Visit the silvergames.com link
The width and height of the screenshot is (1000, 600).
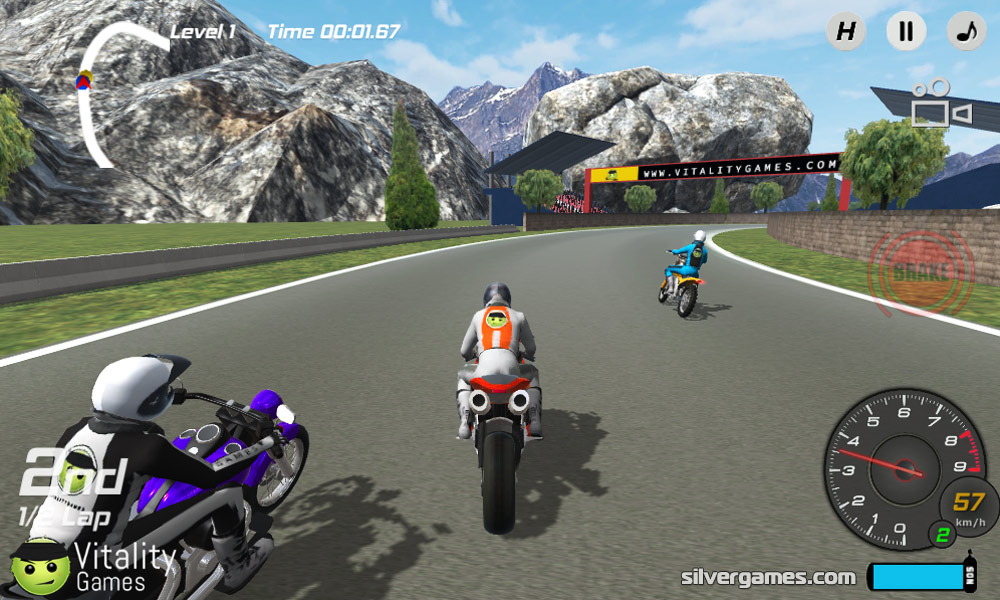tap(768, 577)
